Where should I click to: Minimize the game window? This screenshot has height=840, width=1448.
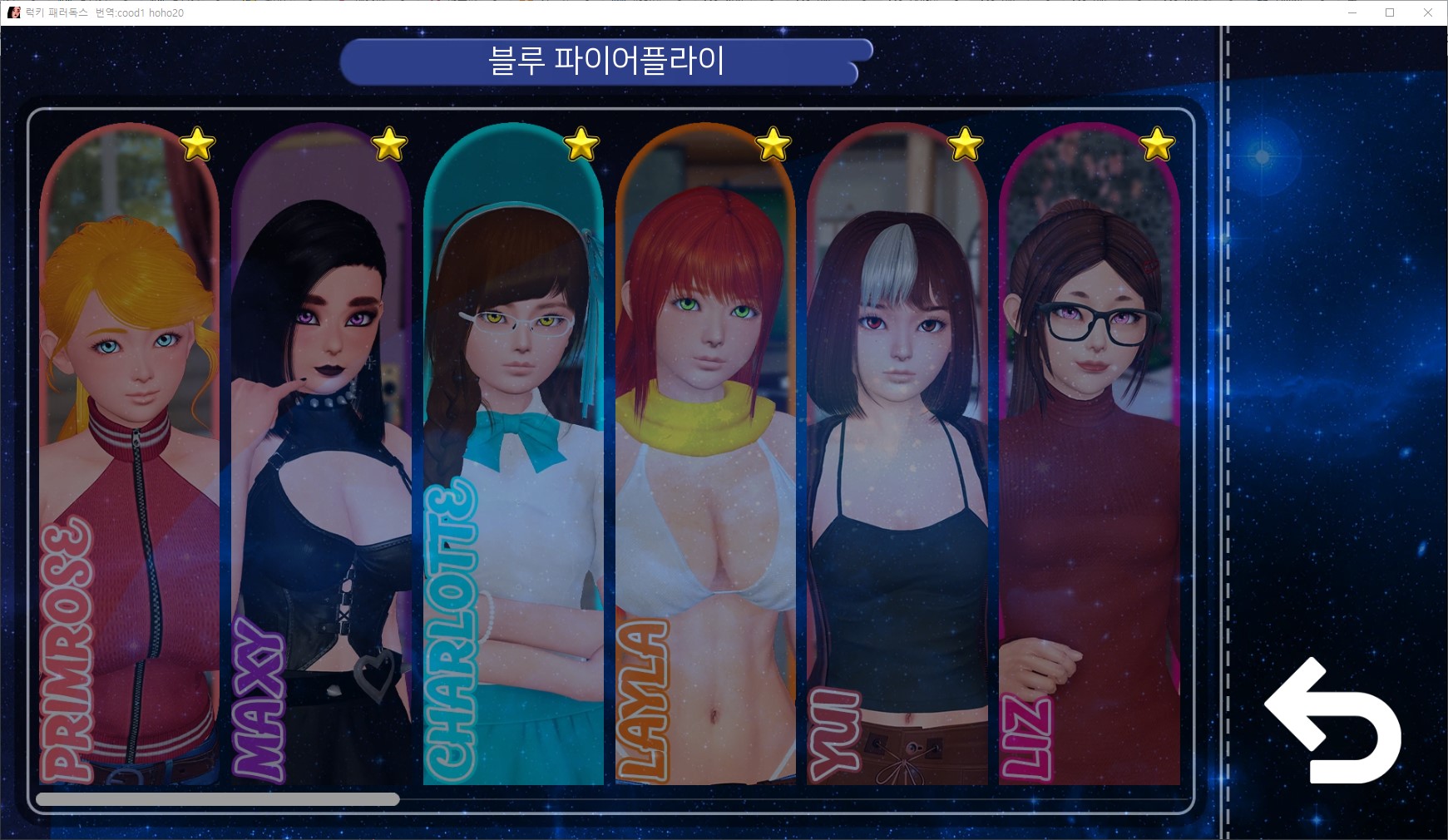[x=1352, y=12]
